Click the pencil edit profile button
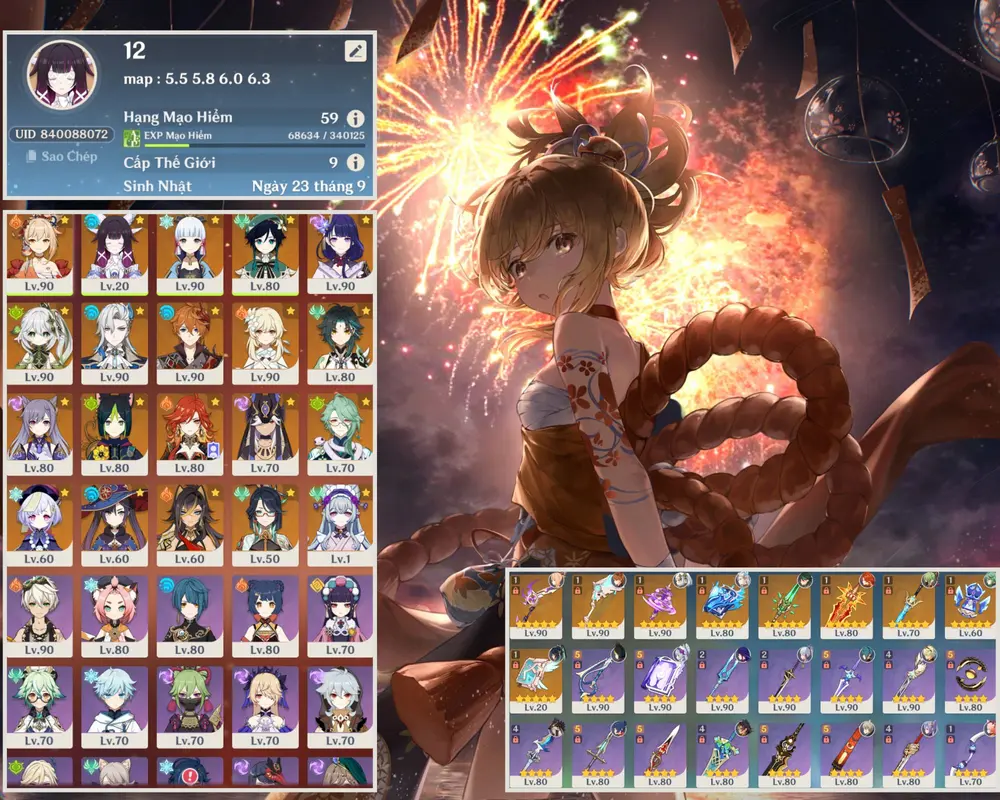This screenshot has height=800, width=1000. pos(355,51)
